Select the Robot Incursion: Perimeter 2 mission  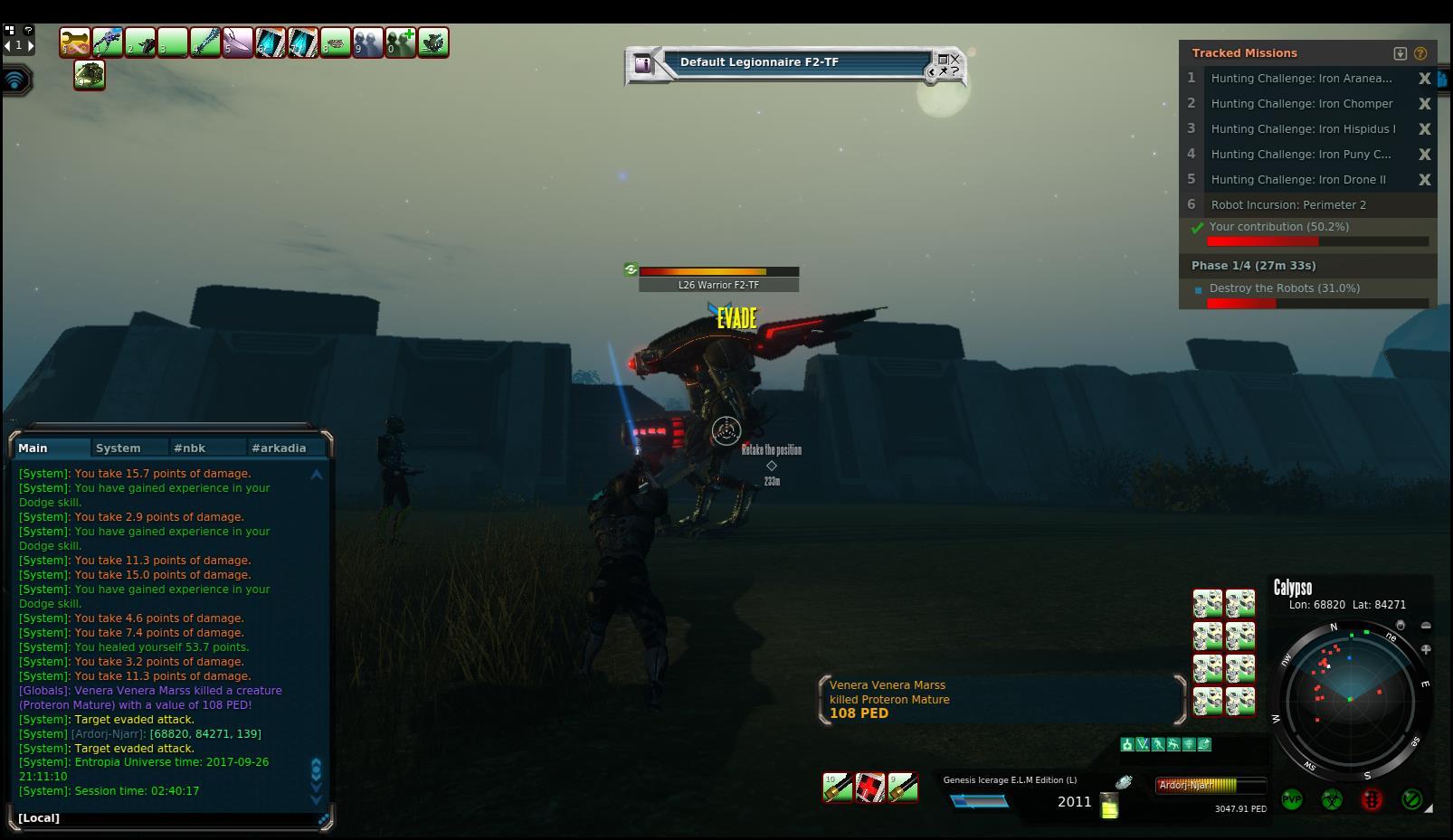[1288, 205]
